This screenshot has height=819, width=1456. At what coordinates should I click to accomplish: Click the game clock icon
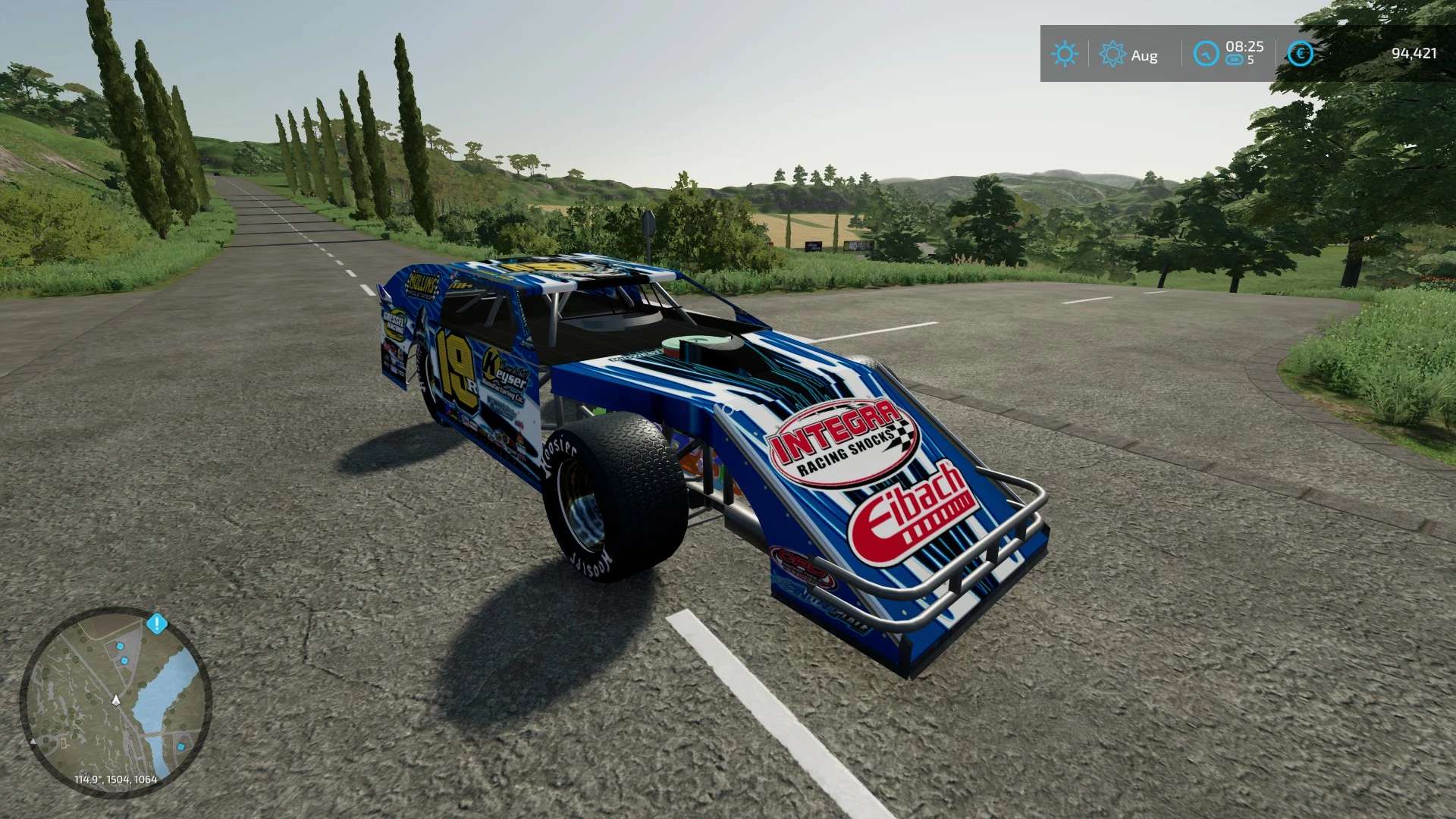[x=1206, y=54]
